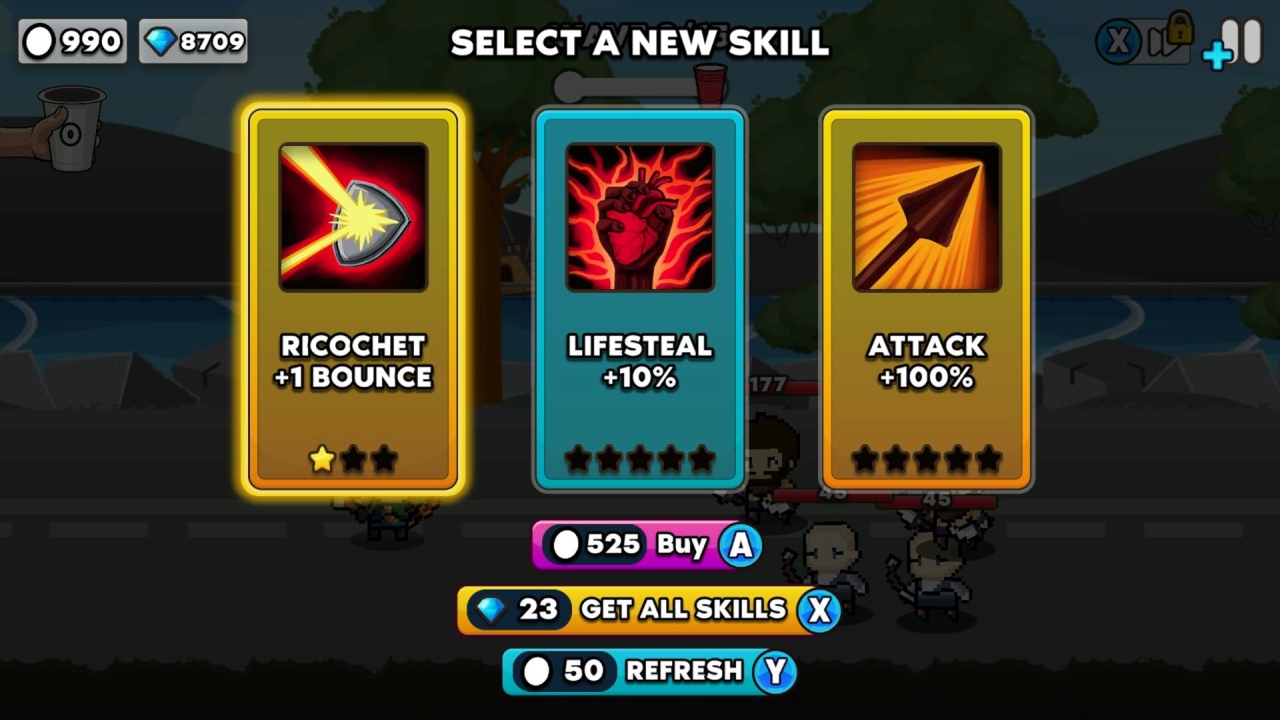Expand the Attack skill details
Image resolution: width=1280 pixels, height=720 pixels.
click(926, 215)
